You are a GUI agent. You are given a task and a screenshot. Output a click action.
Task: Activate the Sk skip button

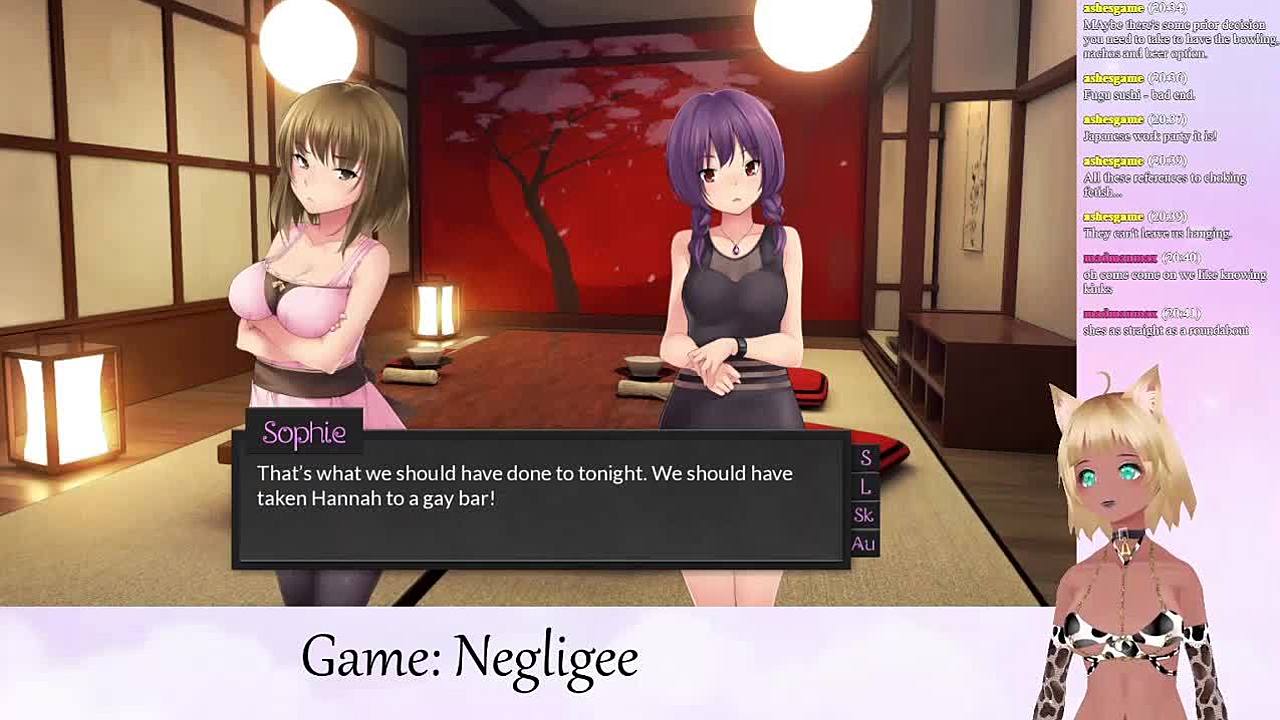point(864,515)
